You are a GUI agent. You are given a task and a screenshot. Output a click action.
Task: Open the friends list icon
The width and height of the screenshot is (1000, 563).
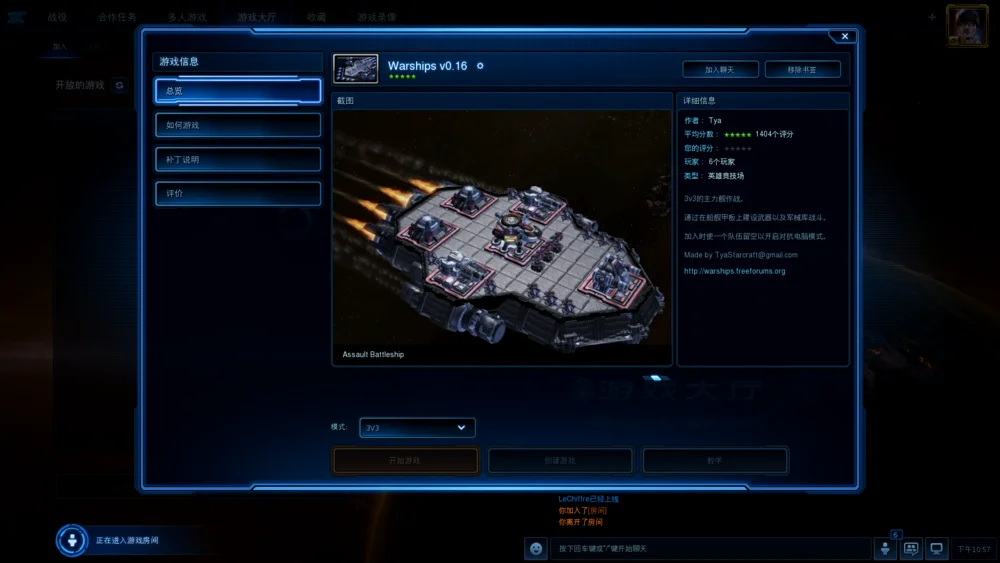pyautogui.click(x=885, y=549)
